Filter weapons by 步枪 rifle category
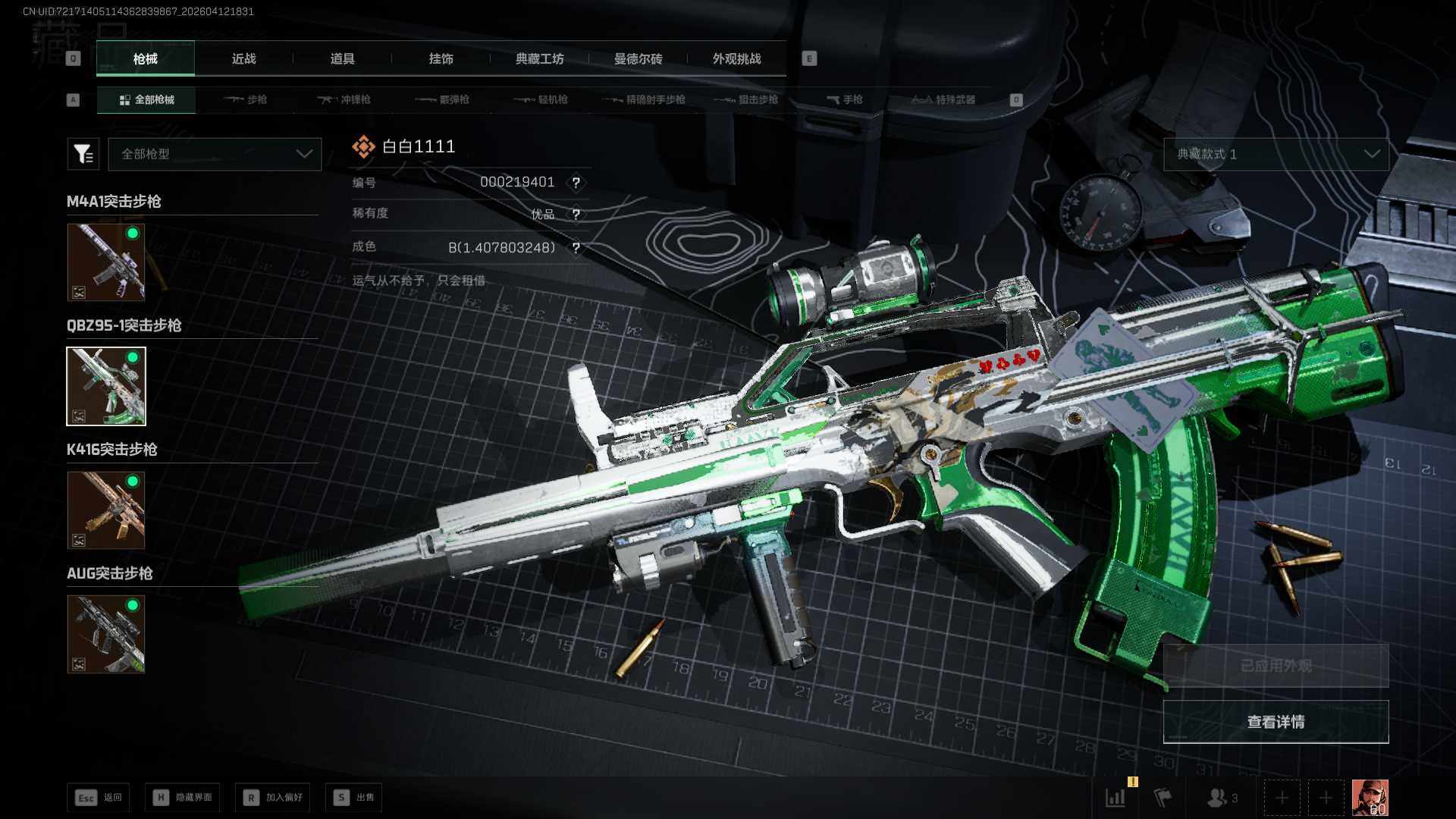This screenshot has height=819, width=1456. click(246, 99)
